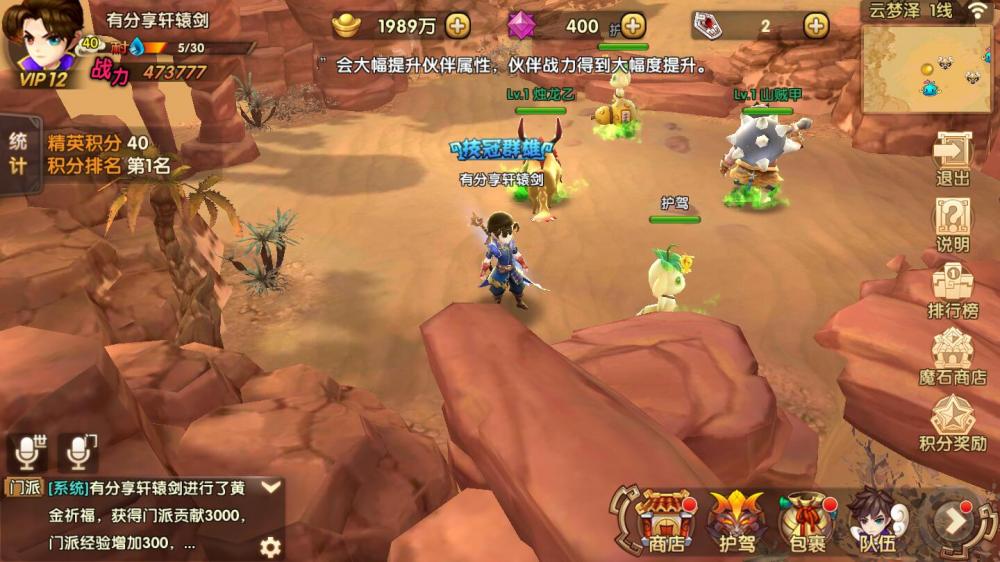The image size is (1000, 562).
Task: Activate the world voice chat microphone
Action: [x=28, y=453]
